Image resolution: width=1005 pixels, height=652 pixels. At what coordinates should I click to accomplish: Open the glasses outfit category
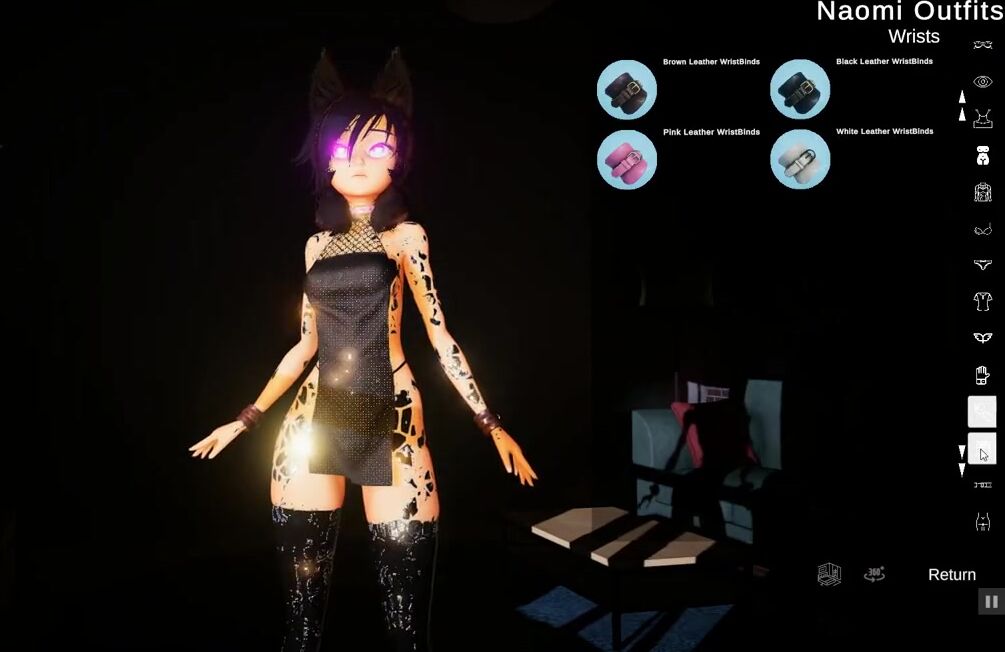(982, 45)
